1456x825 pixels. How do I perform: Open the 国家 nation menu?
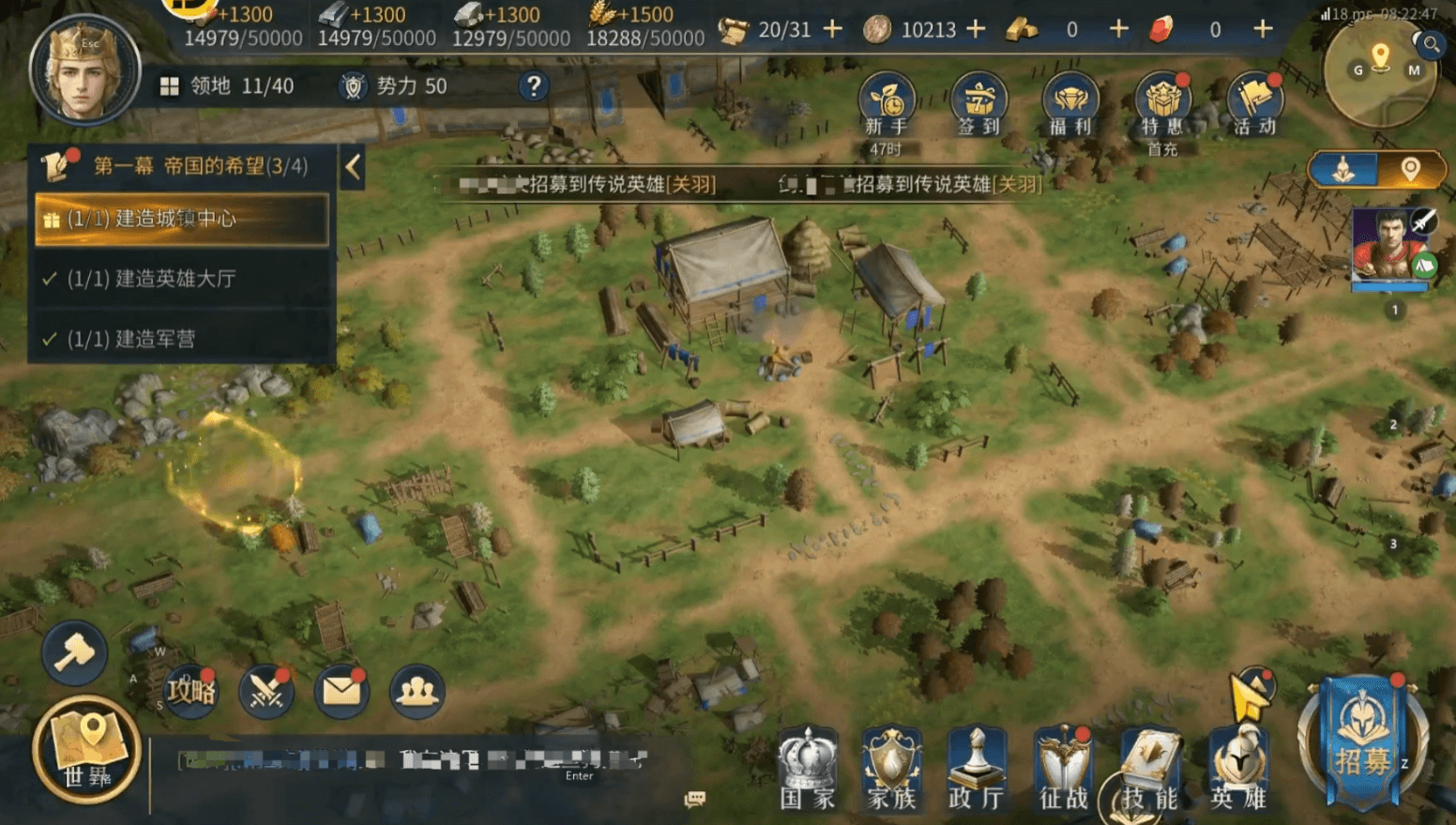pyautogui.click(x=807, y=770)
